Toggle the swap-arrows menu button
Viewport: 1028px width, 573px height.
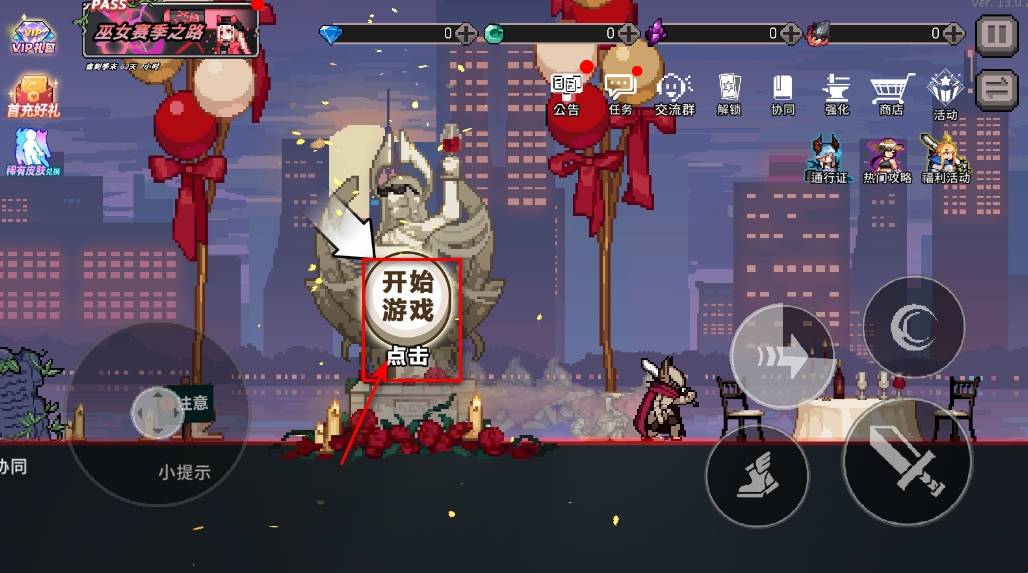tap(996, 88)
